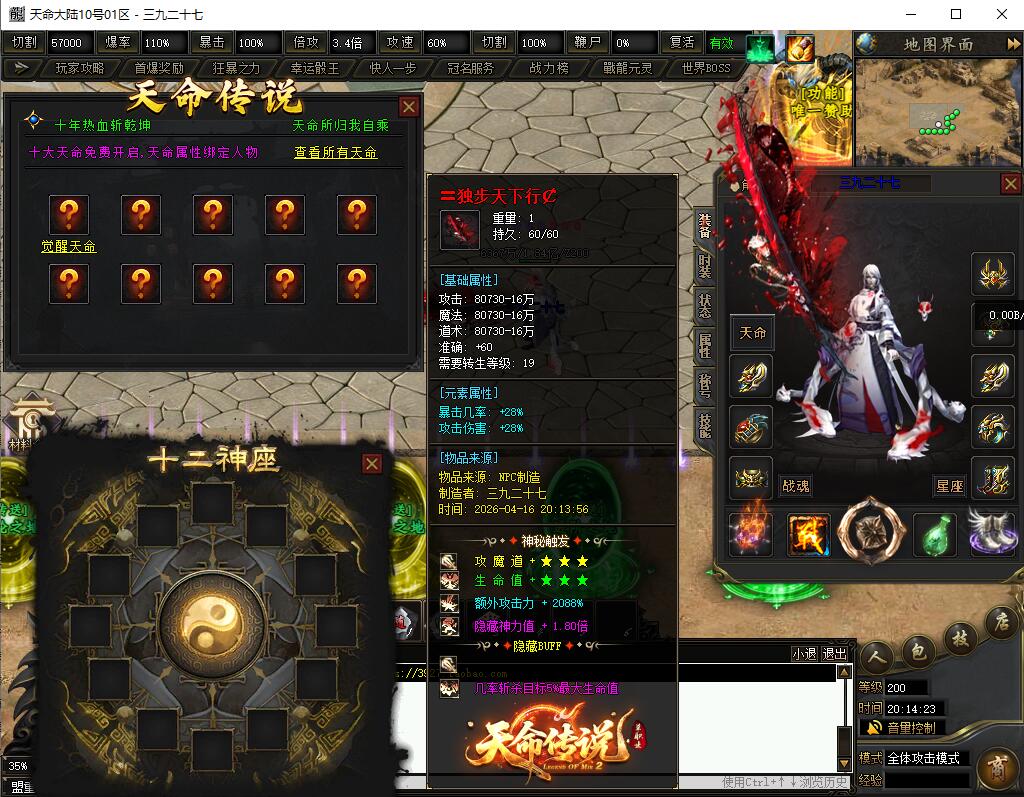Open the 世界BOSS menu
Viewport: 1024px width, 797px height.
click(706, 68)
